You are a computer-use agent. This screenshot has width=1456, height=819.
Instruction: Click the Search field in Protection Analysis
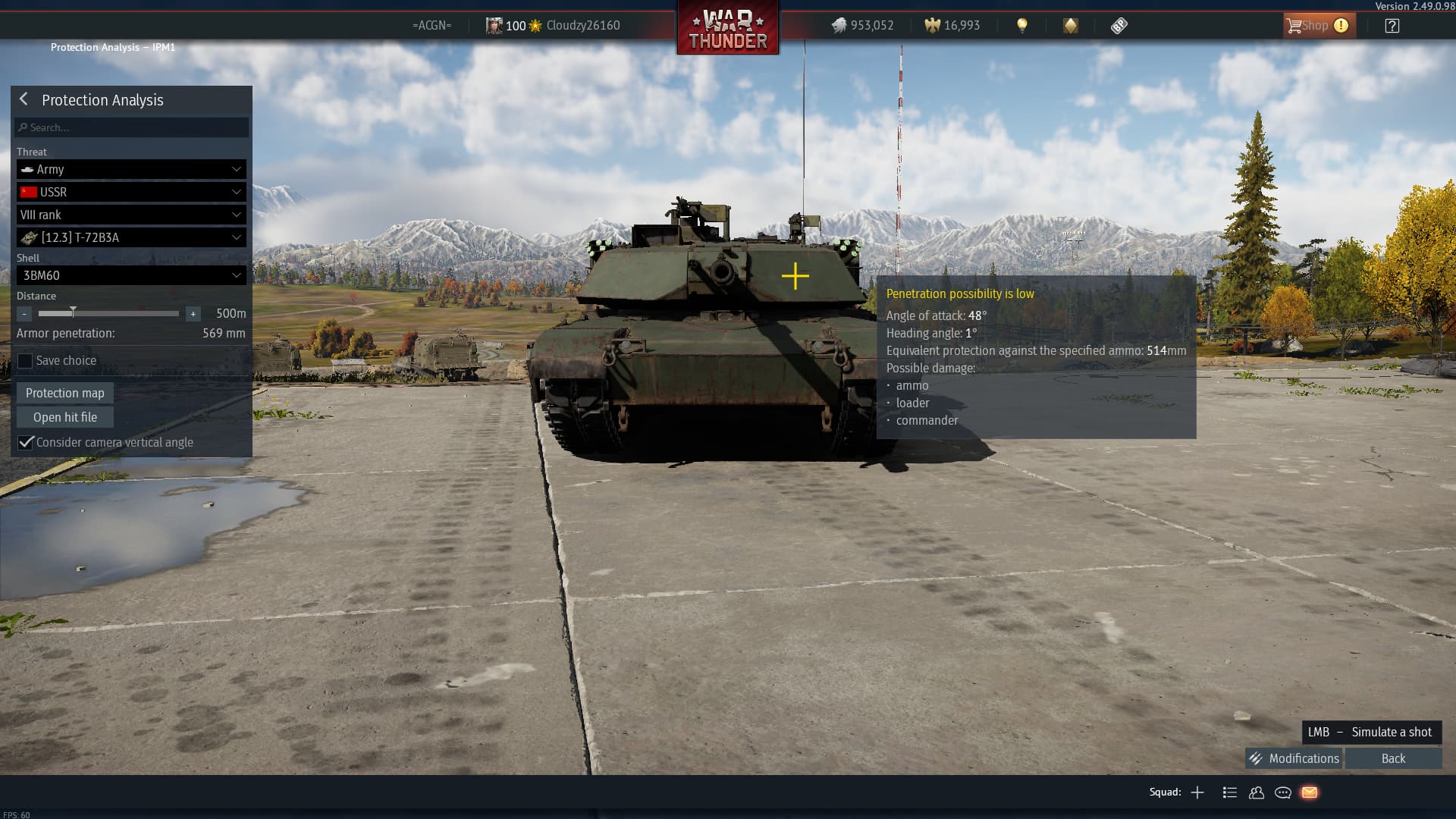point(132,127)
